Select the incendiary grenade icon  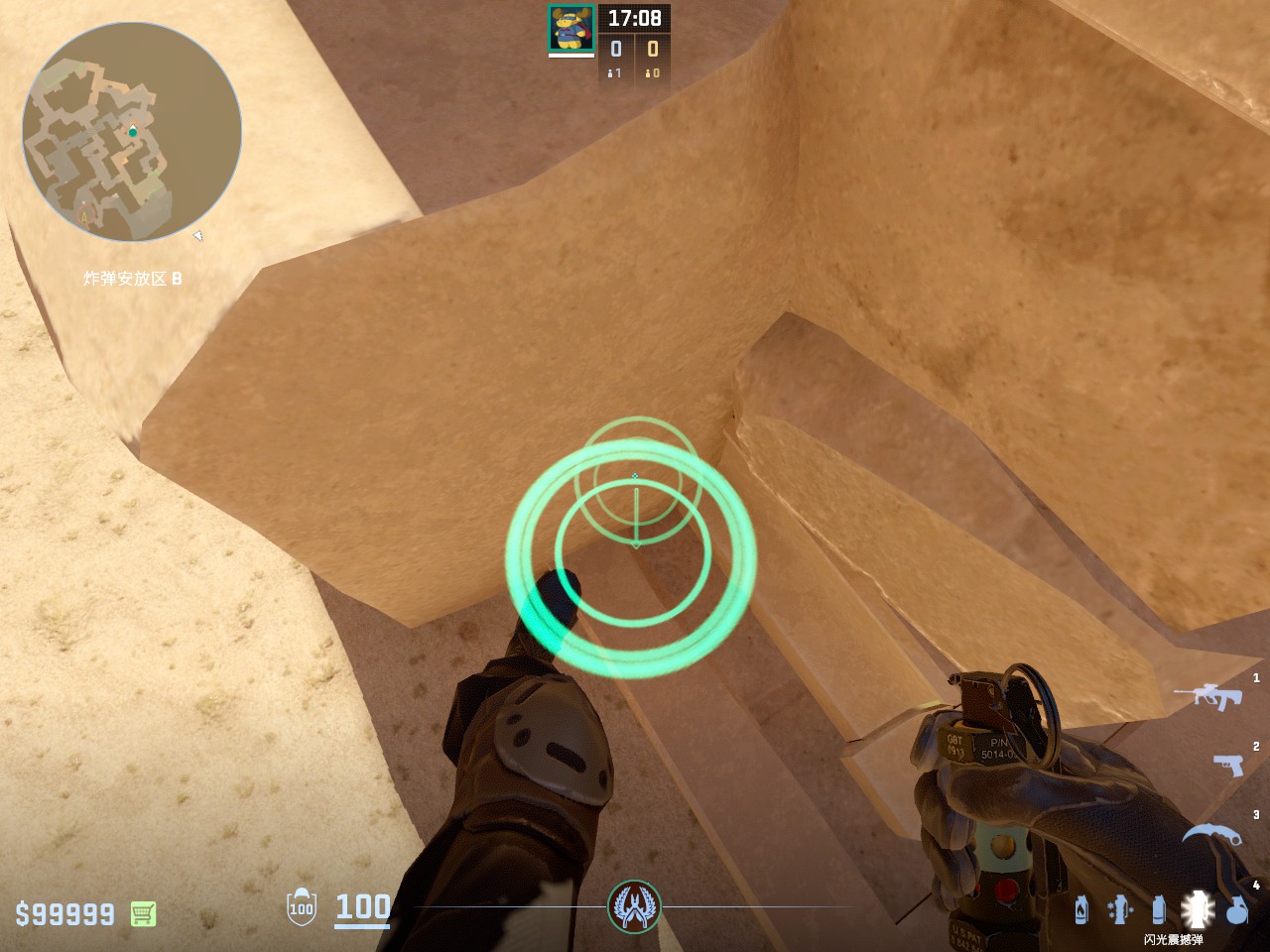click(x=1081, y=908)
